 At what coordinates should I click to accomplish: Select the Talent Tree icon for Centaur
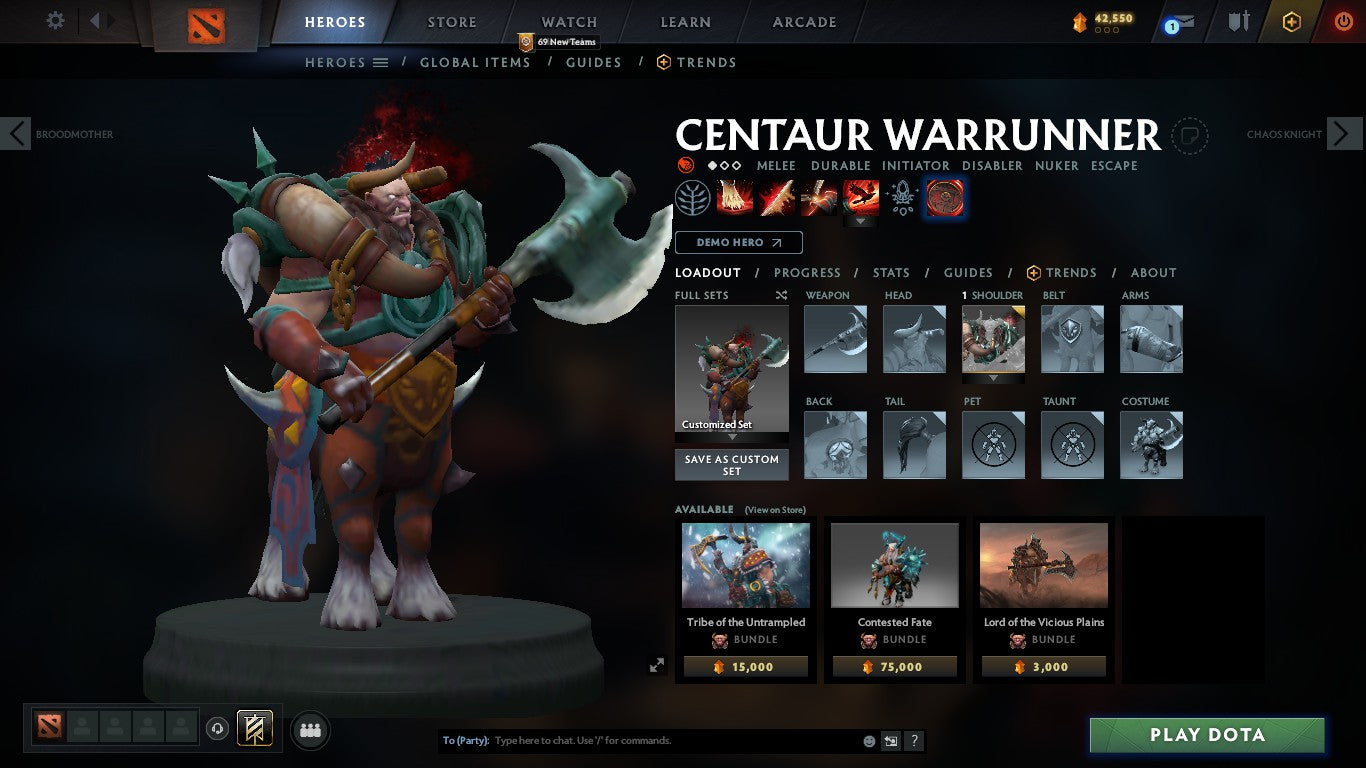693,197
